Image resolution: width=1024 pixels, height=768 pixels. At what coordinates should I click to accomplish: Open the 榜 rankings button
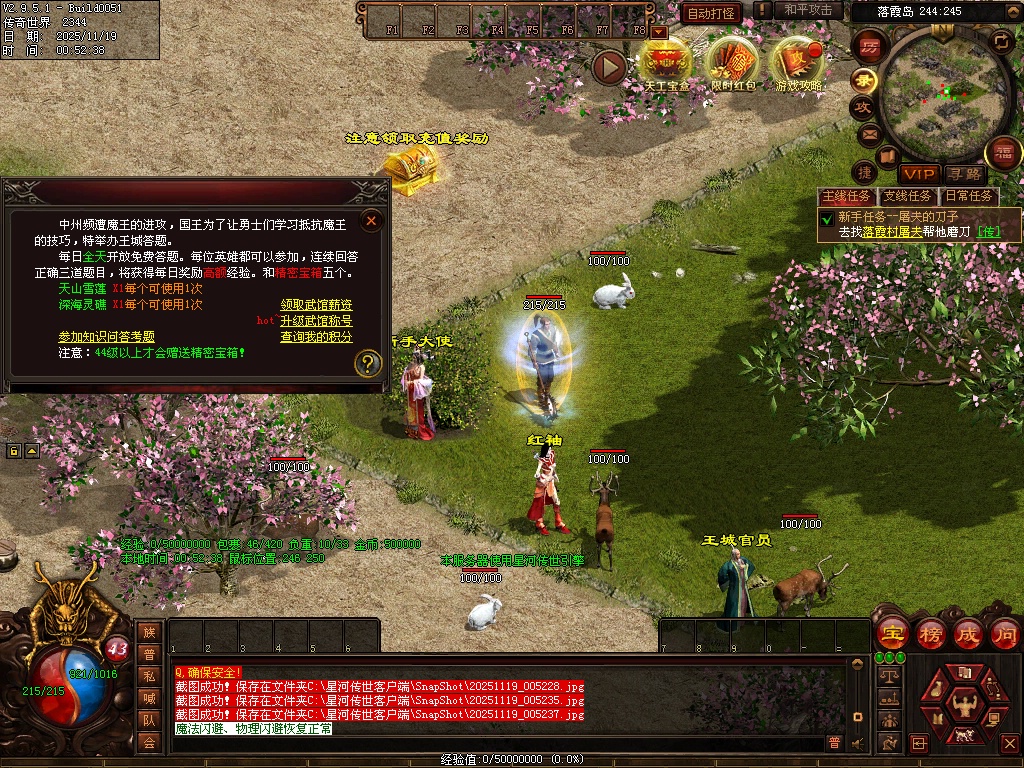[x=931, y=634]
